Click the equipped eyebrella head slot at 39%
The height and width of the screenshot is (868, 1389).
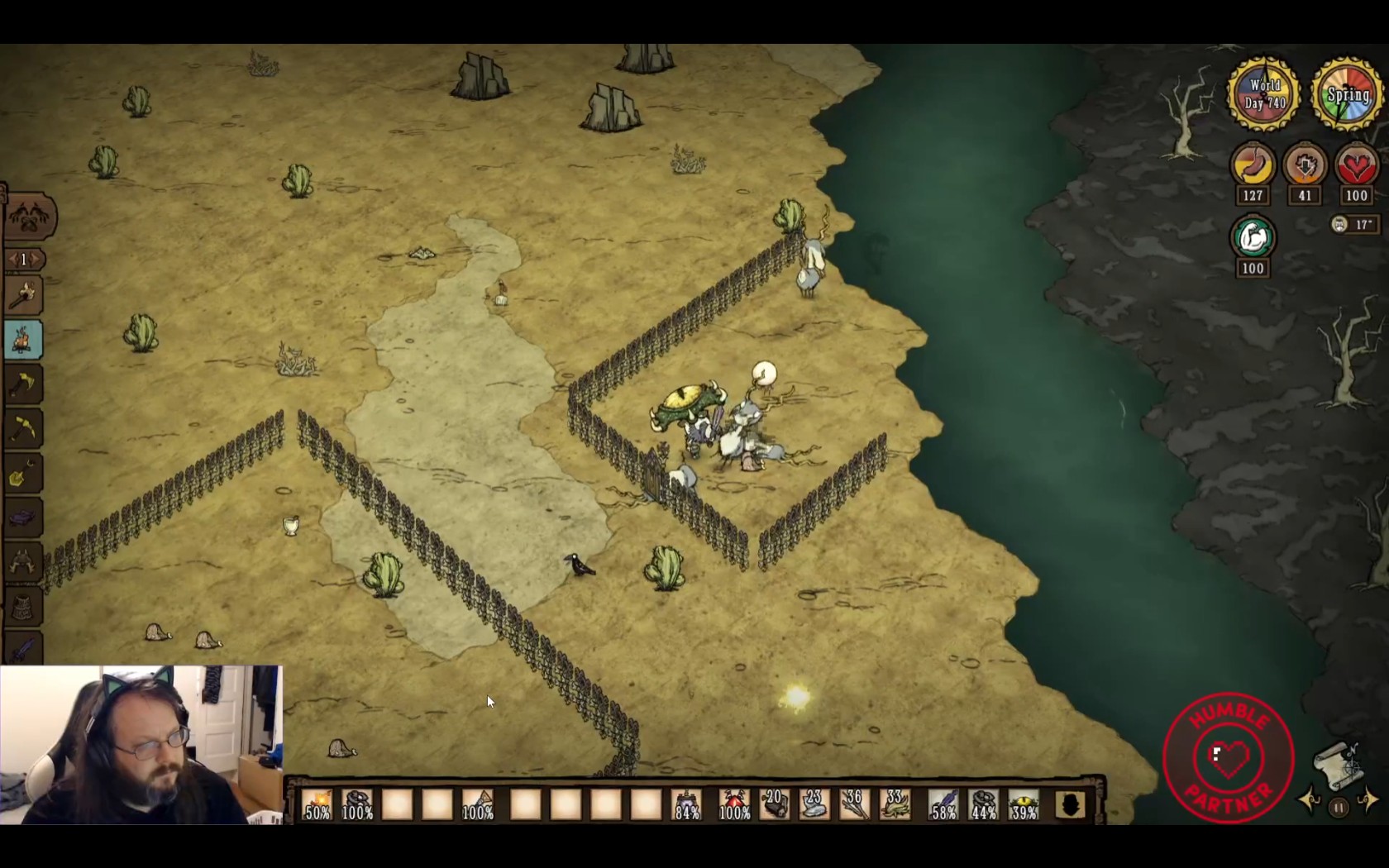tap(1024, 804)
